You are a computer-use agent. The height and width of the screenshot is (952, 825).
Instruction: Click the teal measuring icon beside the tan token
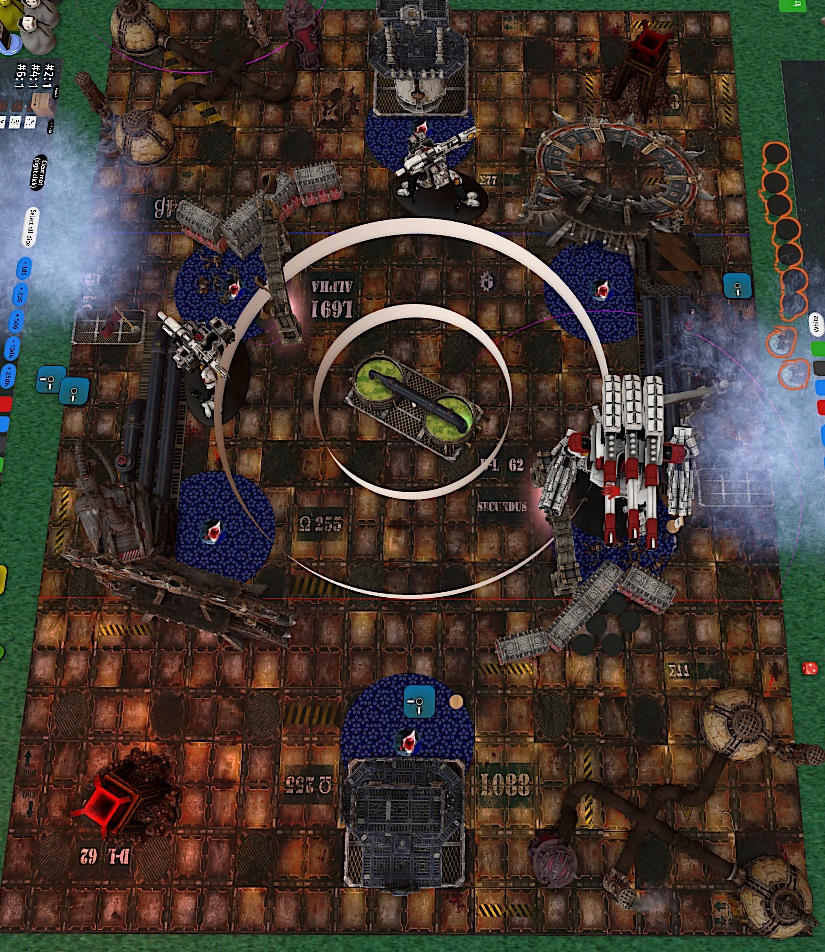(x=419, y=703)
